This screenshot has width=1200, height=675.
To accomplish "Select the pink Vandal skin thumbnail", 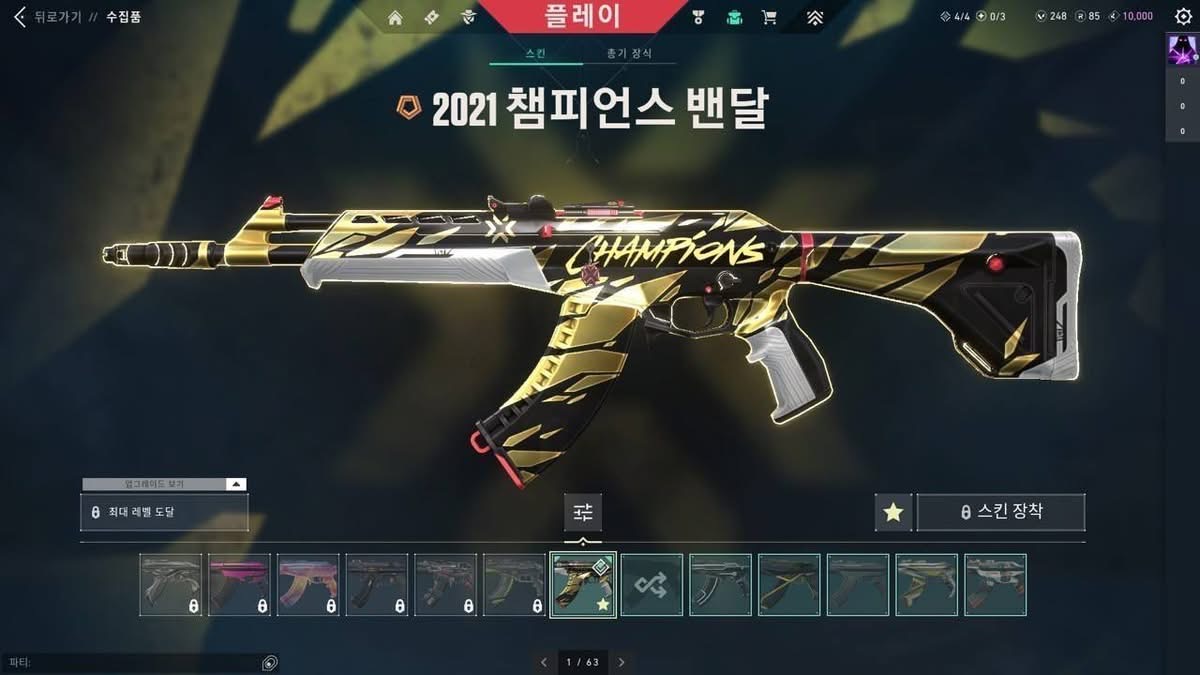I will click(x=239, y=584).
